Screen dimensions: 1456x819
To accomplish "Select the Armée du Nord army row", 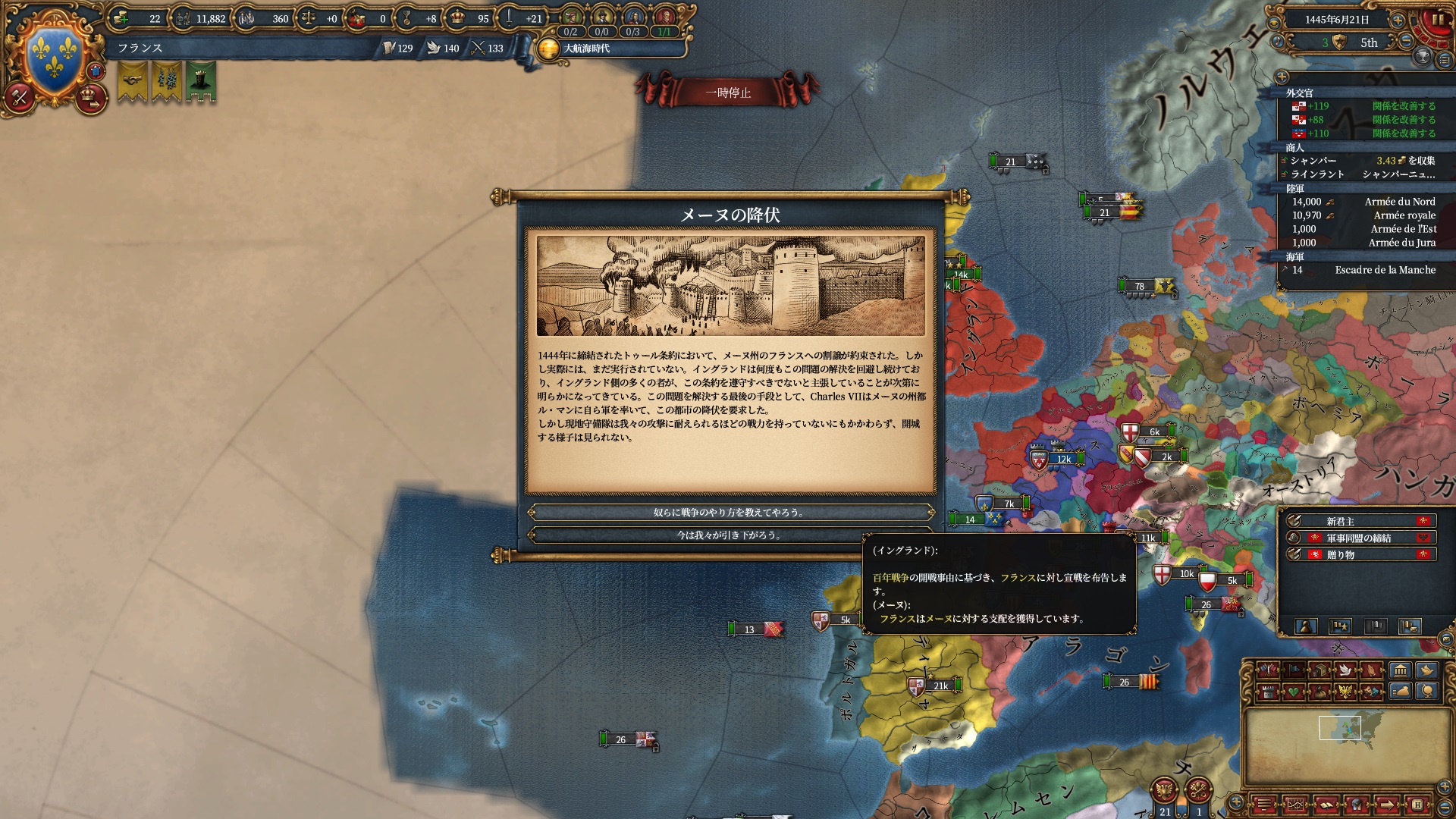I will 1363,202.
